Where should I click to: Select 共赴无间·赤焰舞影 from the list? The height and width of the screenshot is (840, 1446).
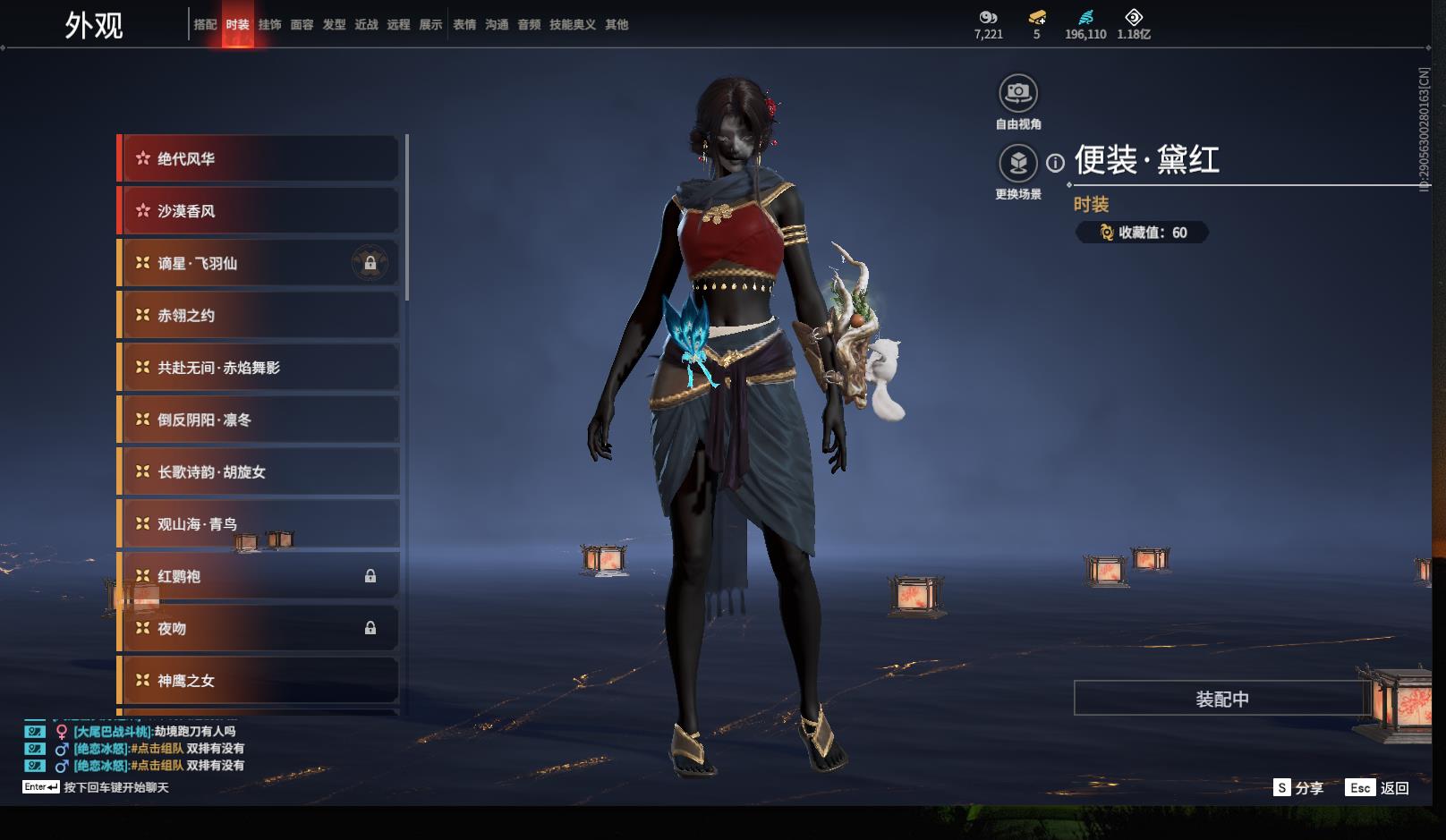(x=259, y=368)
